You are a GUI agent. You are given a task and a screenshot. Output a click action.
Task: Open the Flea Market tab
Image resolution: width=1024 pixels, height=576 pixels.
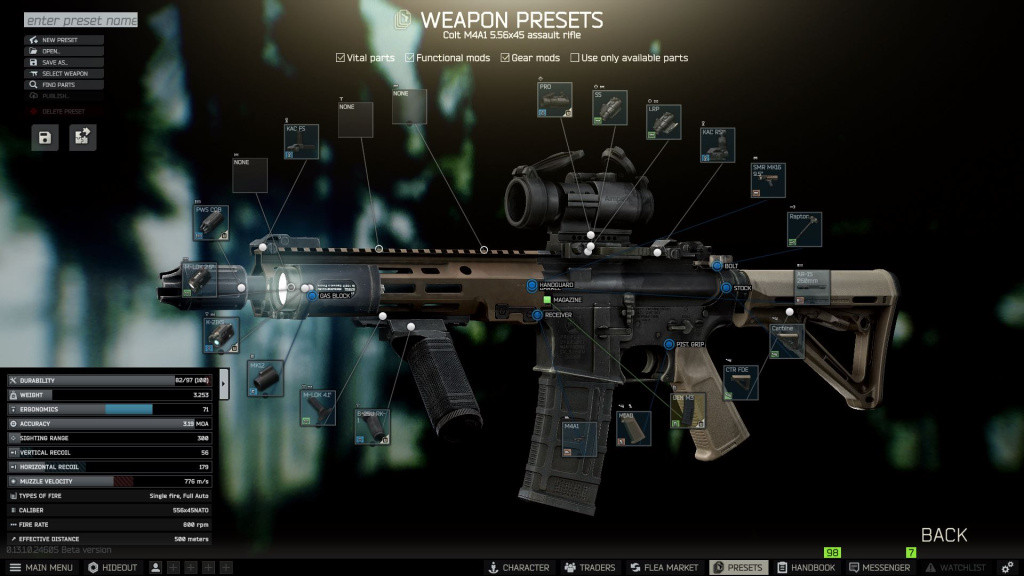pos(663,567)
